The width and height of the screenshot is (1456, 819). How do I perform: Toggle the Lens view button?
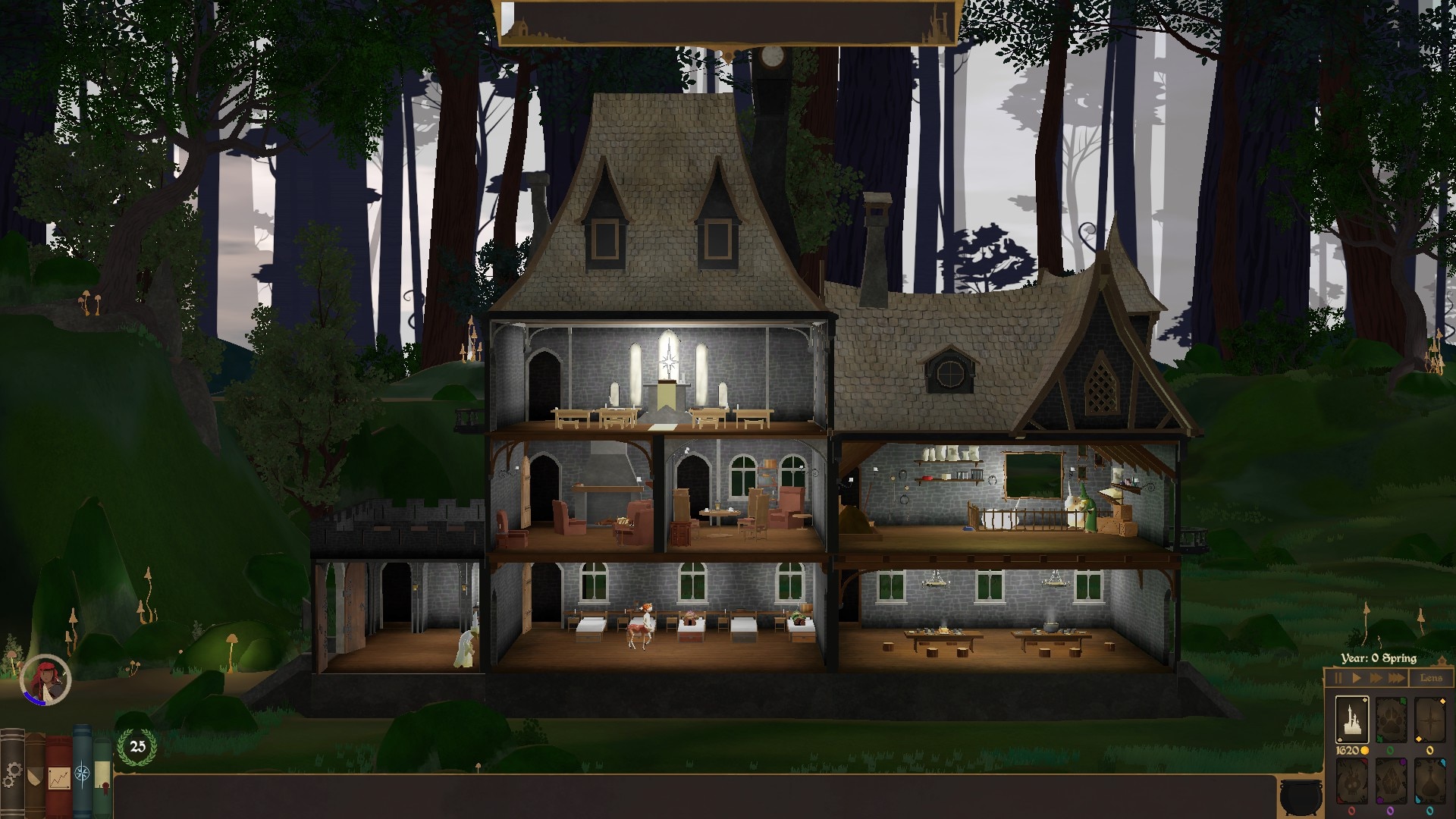tap(1431, 678)
